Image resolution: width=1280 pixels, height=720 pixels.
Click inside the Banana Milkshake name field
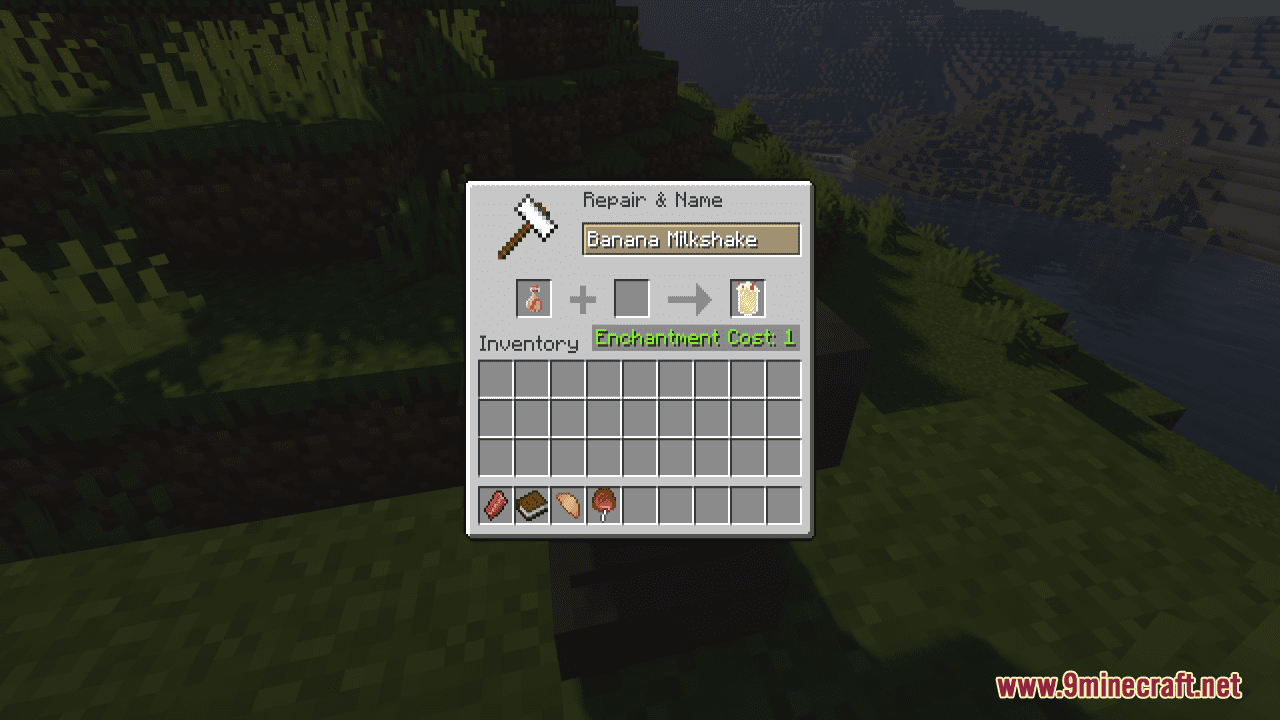692,239
